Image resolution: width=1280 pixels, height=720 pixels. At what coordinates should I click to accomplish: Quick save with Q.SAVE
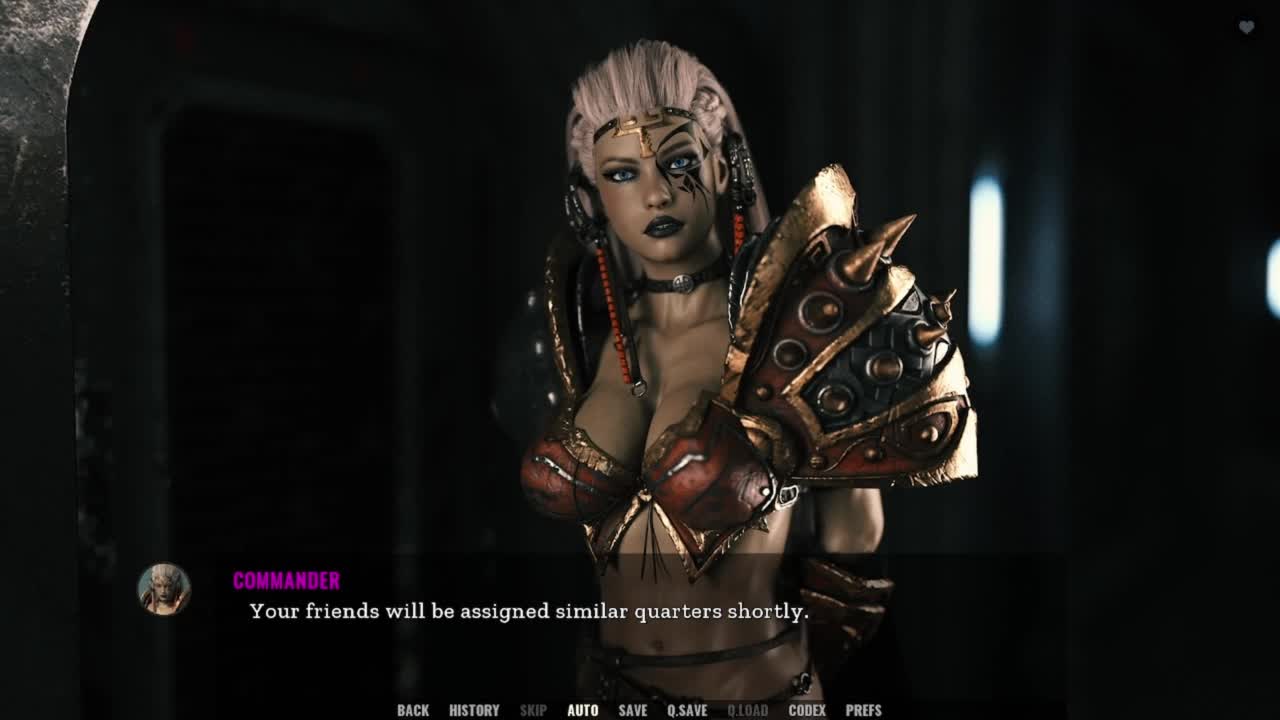687,710
